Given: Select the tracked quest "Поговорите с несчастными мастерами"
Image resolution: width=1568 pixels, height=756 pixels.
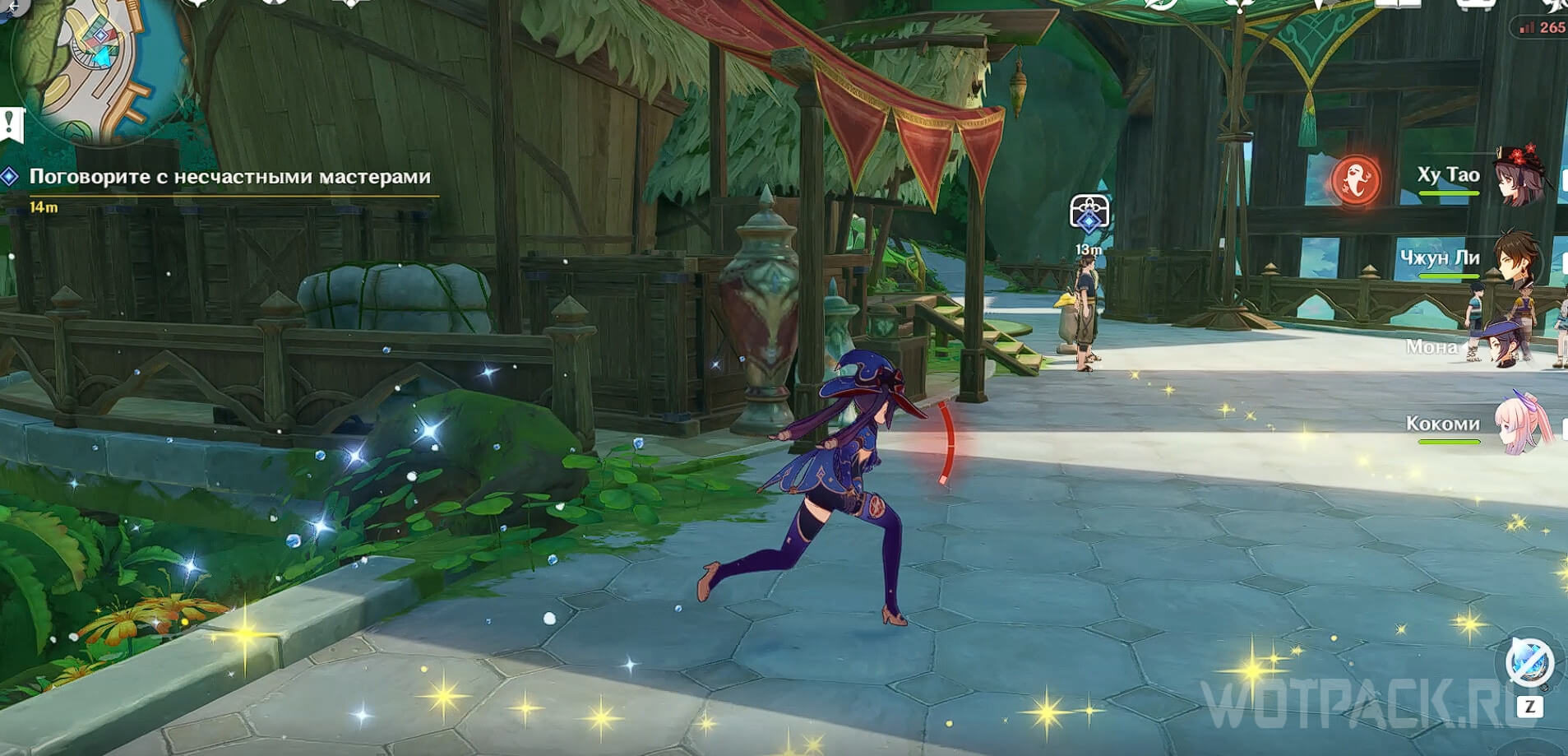Looking at the screenshot, I should (229, 177).
